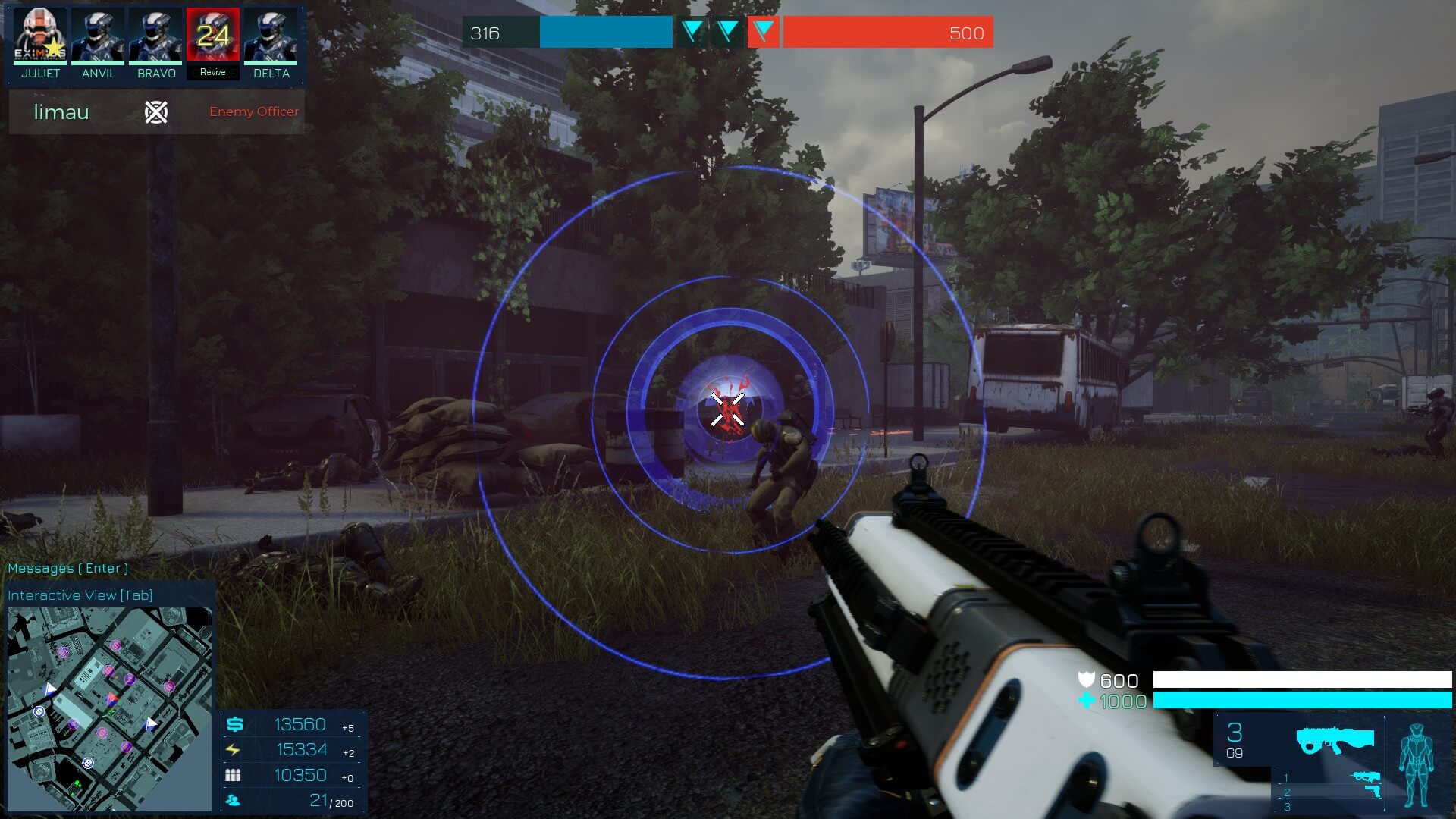Choose the pistol sidearm weapon slot
This screenshot has width=1456, height=819.
(x=1370, y=792)
